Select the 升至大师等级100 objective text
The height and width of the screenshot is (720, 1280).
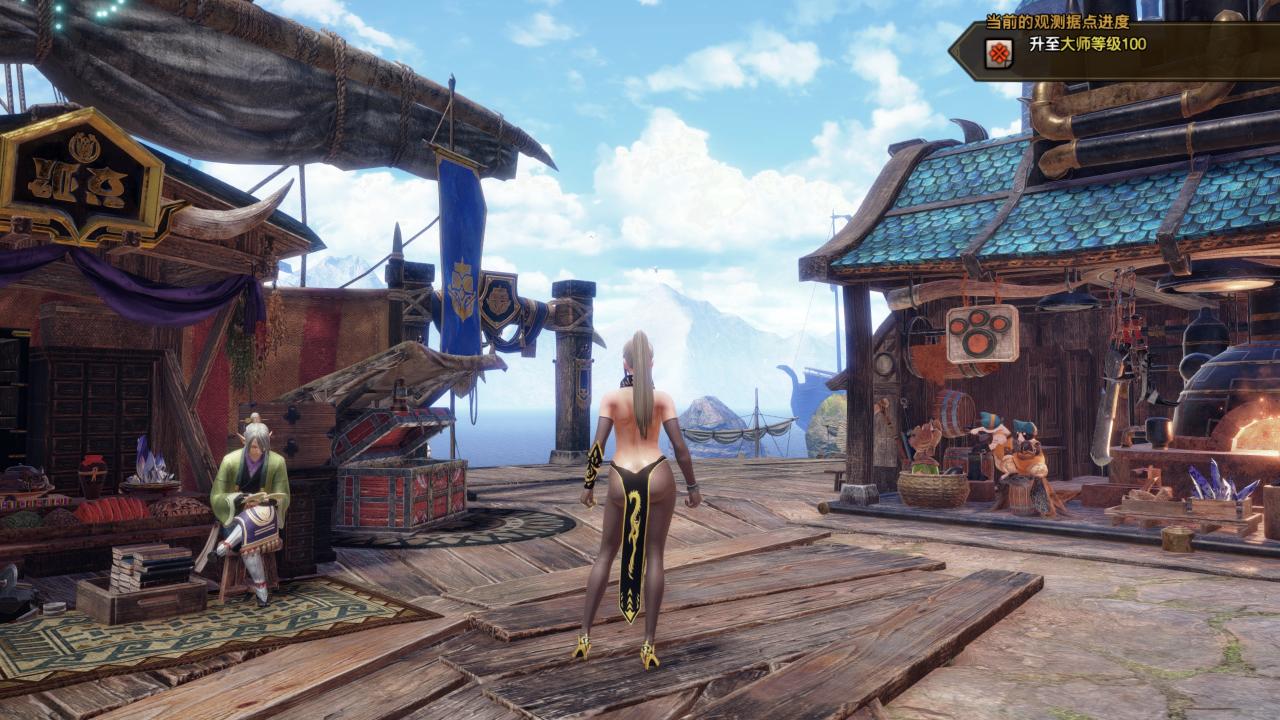pos(1090,46)
